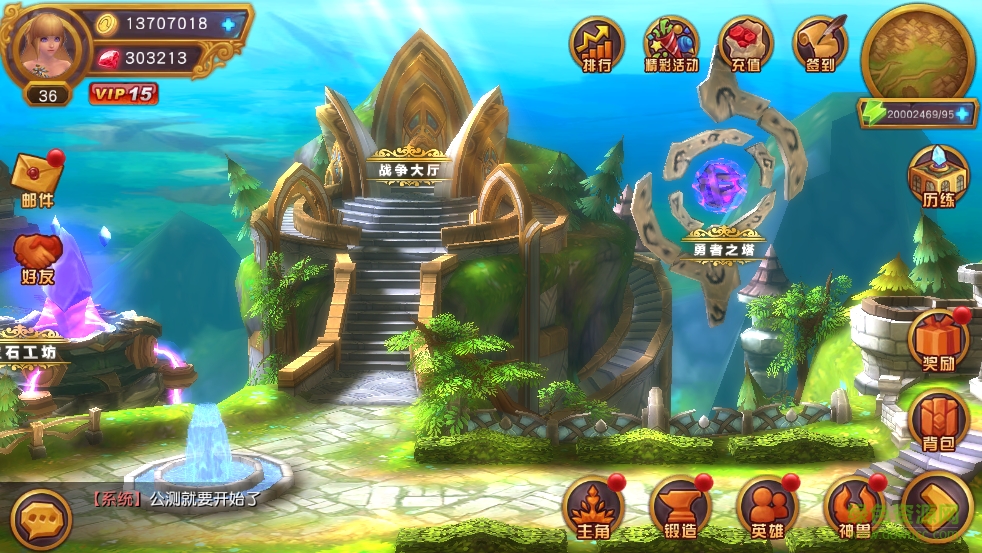The width and height of the screenshot is (982, 553).
Task: Open the 充值 recharge shop
Action: 746,44
